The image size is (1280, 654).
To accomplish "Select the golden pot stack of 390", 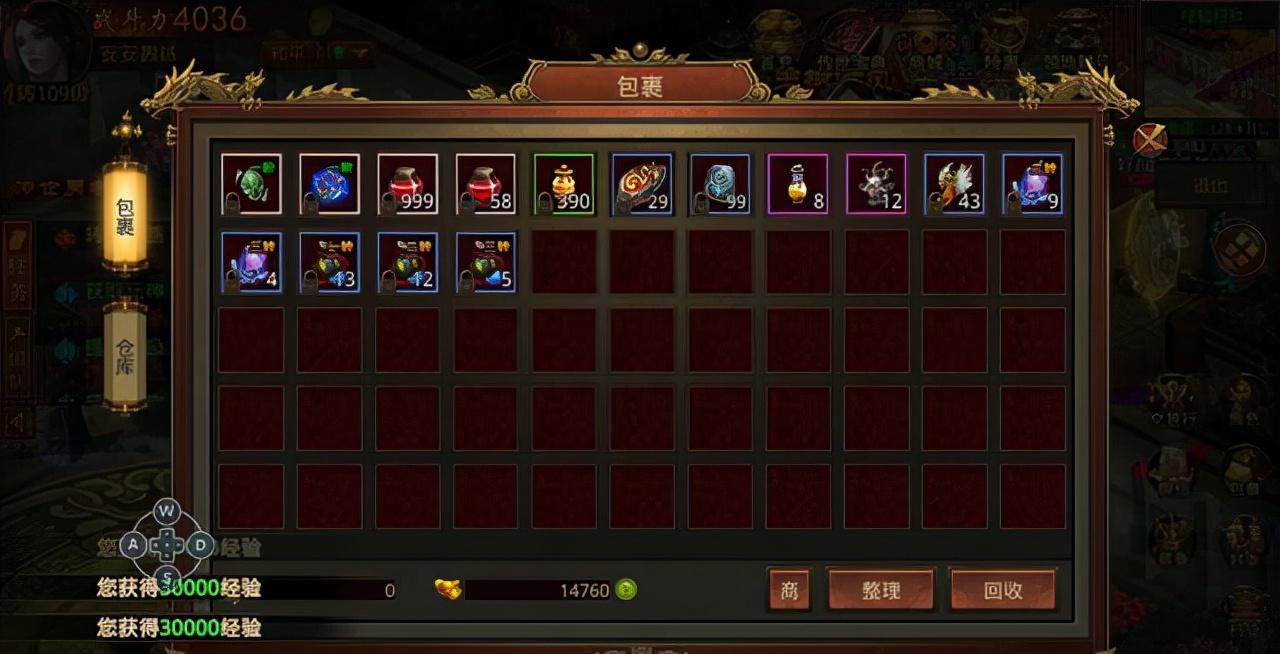I will click(x=564, y=184).
